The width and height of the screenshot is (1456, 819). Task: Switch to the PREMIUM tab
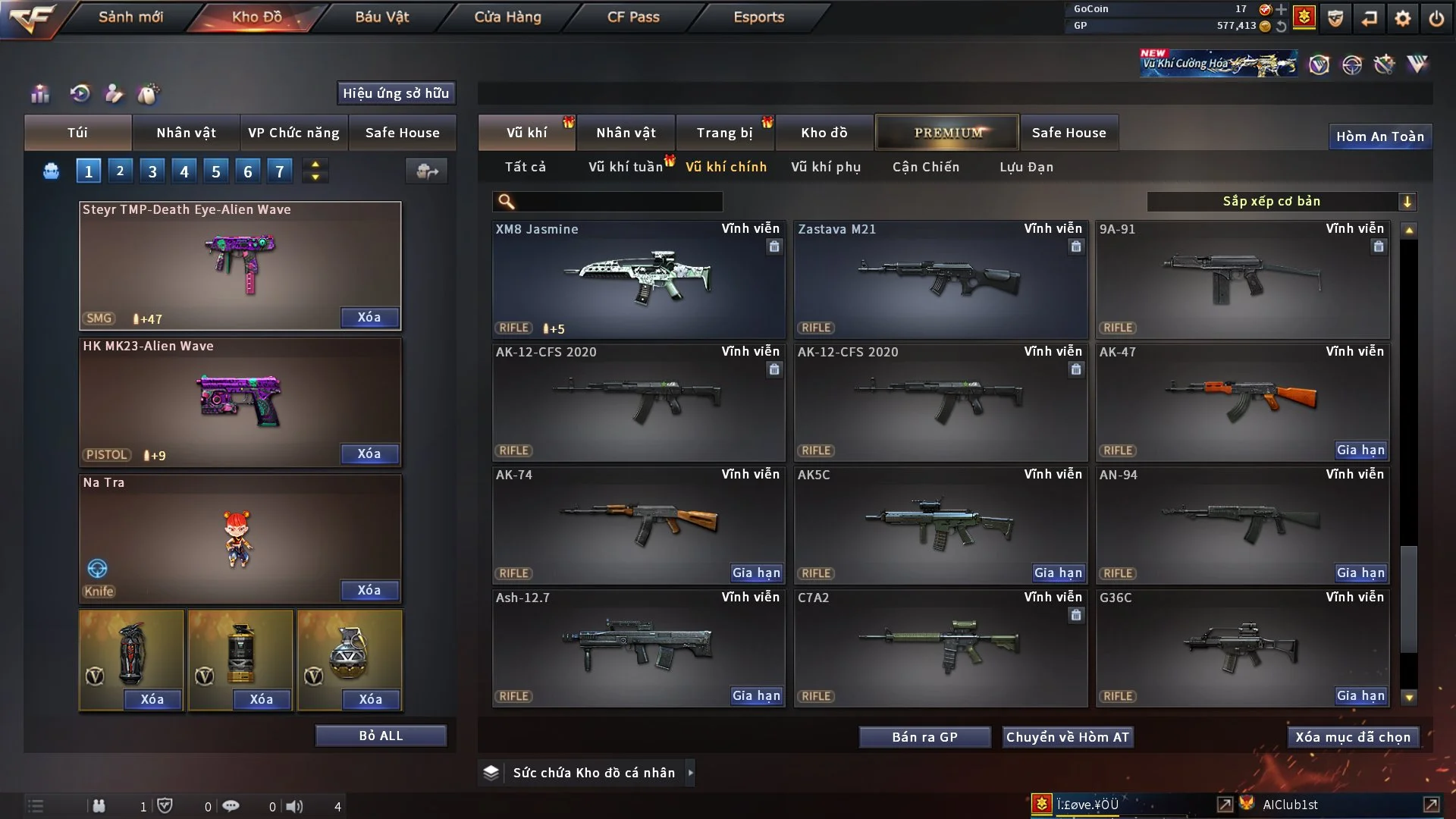[x=947, y=133]
